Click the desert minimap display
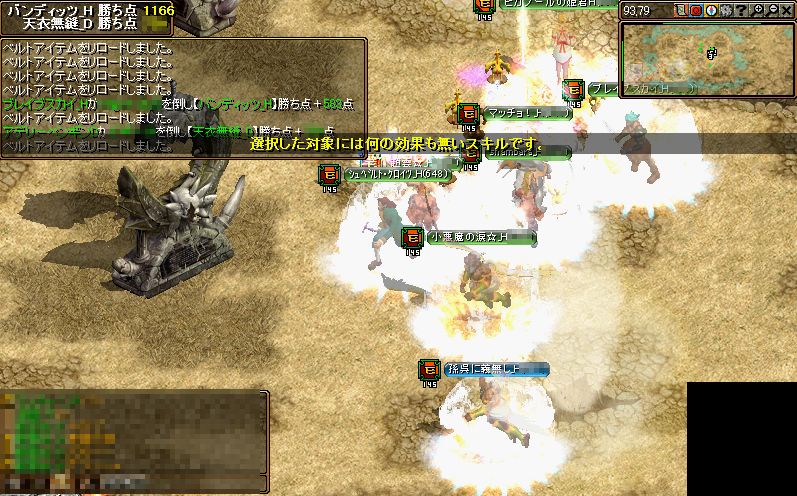This screenshot has height=496, width=797. click(x=707, y=57)
